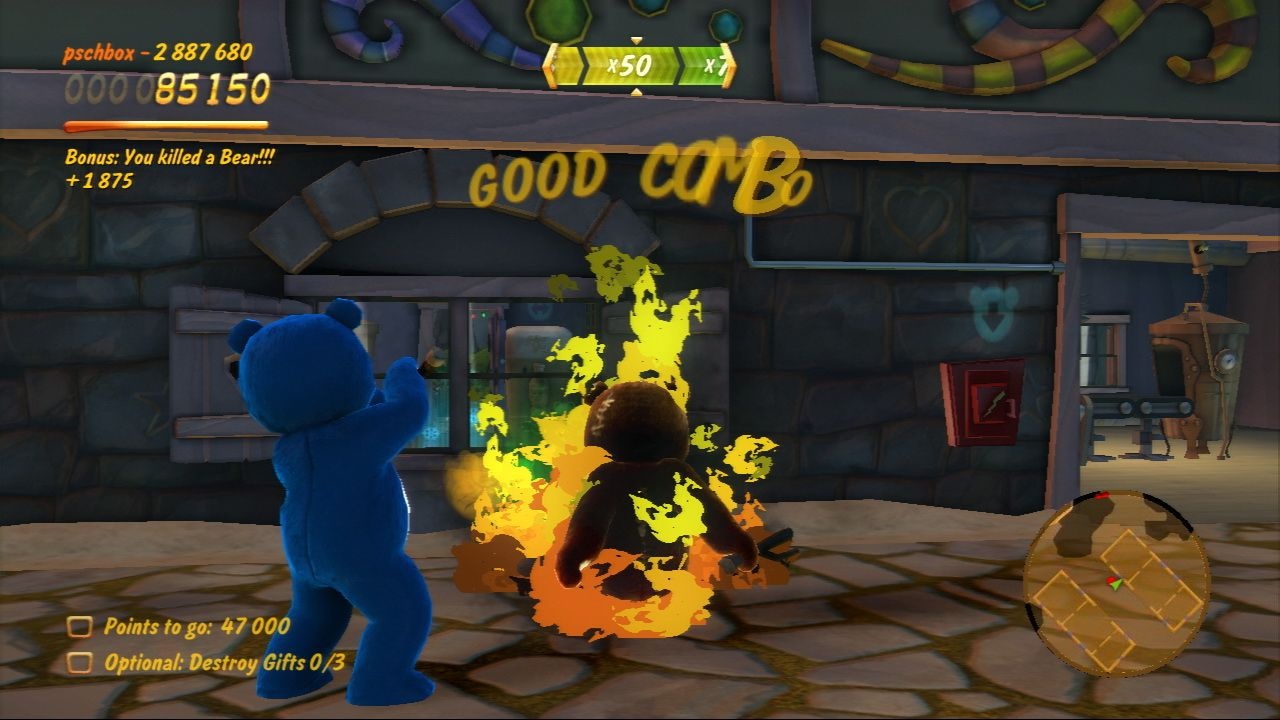Check the Optional Destroy Gifts objective box
Screen dimensions: 1280x720
point(78,661)
